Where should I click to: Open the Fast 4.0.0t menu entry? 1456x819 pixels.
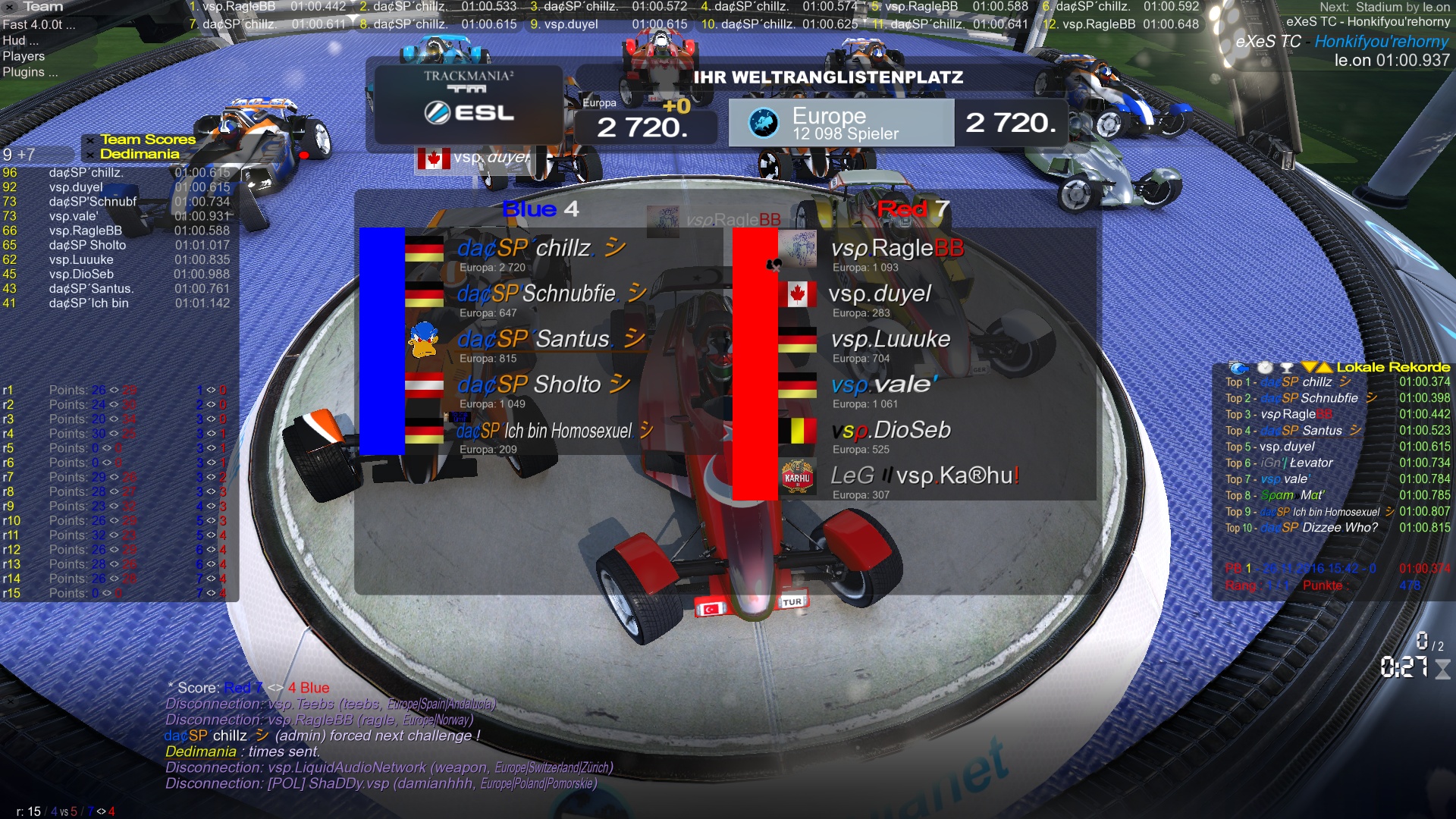click(x=38, y=24)
